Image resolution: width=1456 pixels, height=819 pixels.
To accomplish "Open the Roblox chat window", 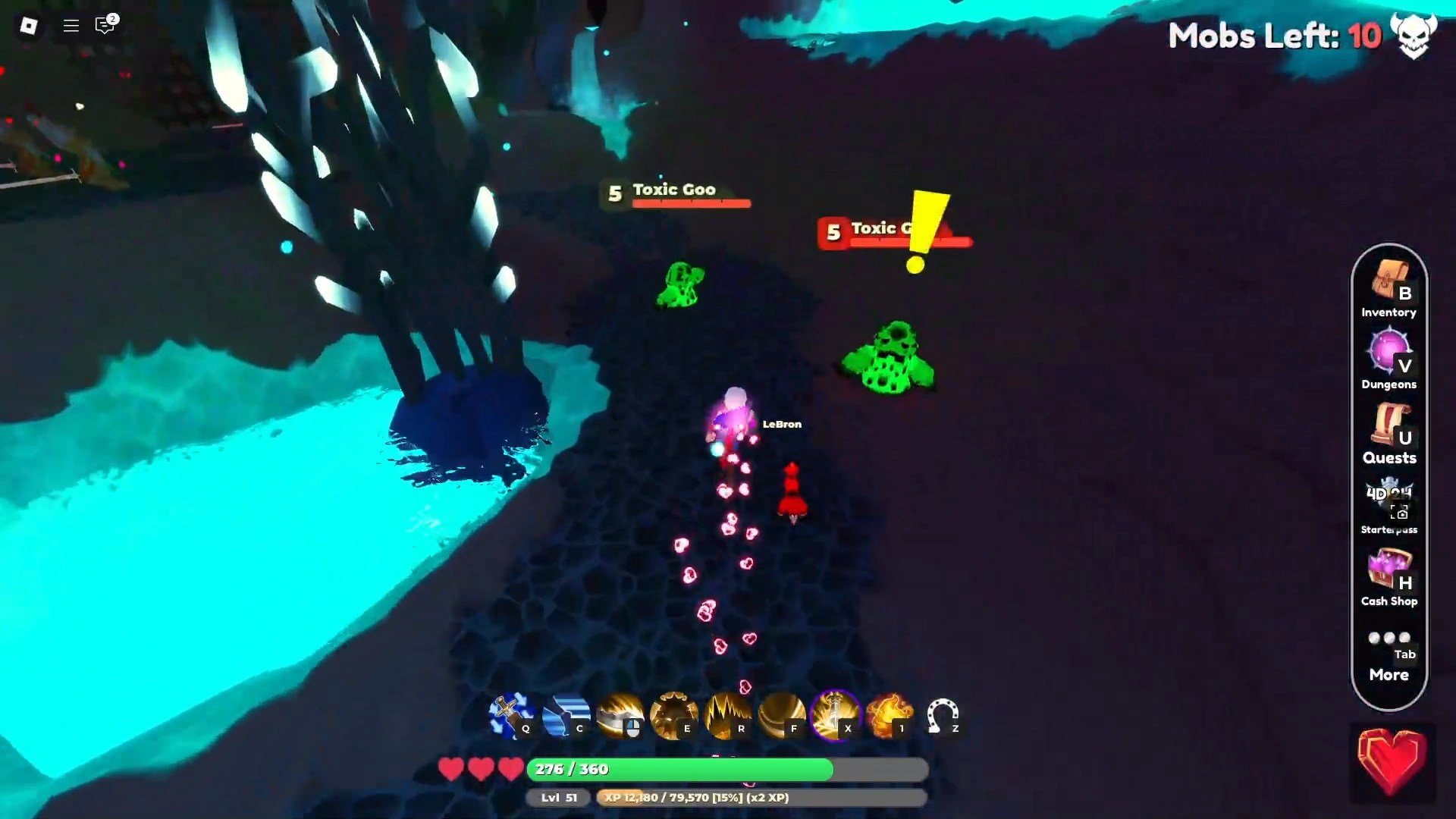I will pos(105,26).
